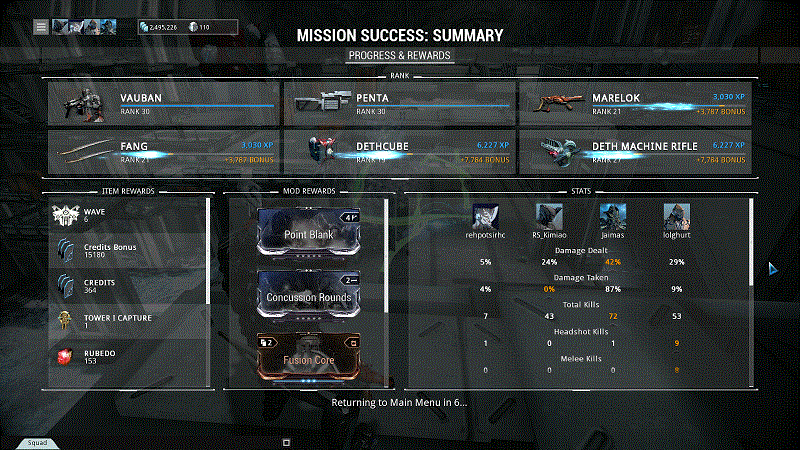
Task: Choose the Point Blank mod card
Action: [x=307, y=231]
